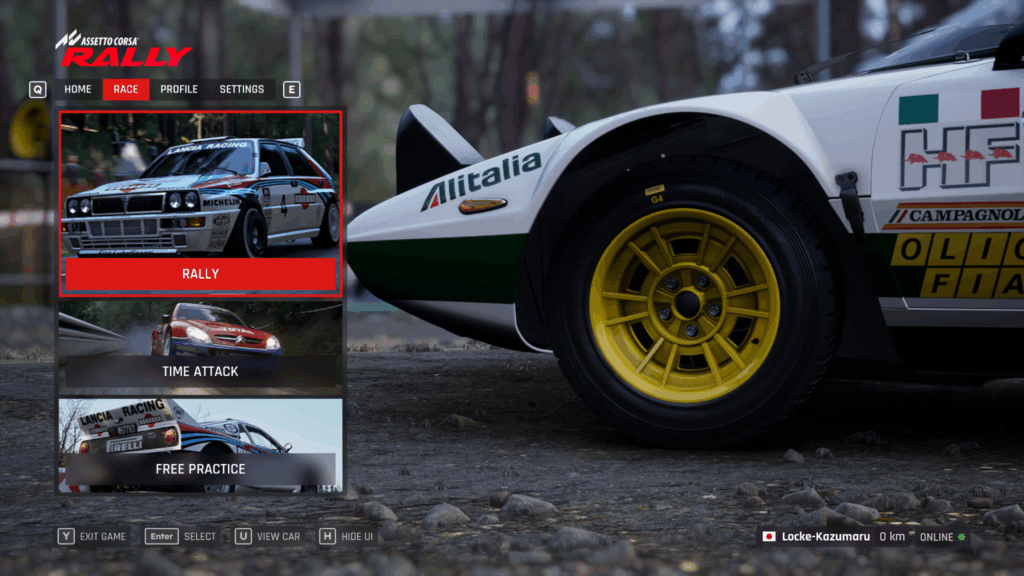Screen dimensions: 1024x576
Task: Open the Locke-Kazumaru player profile badge
Action: (817, 537)
